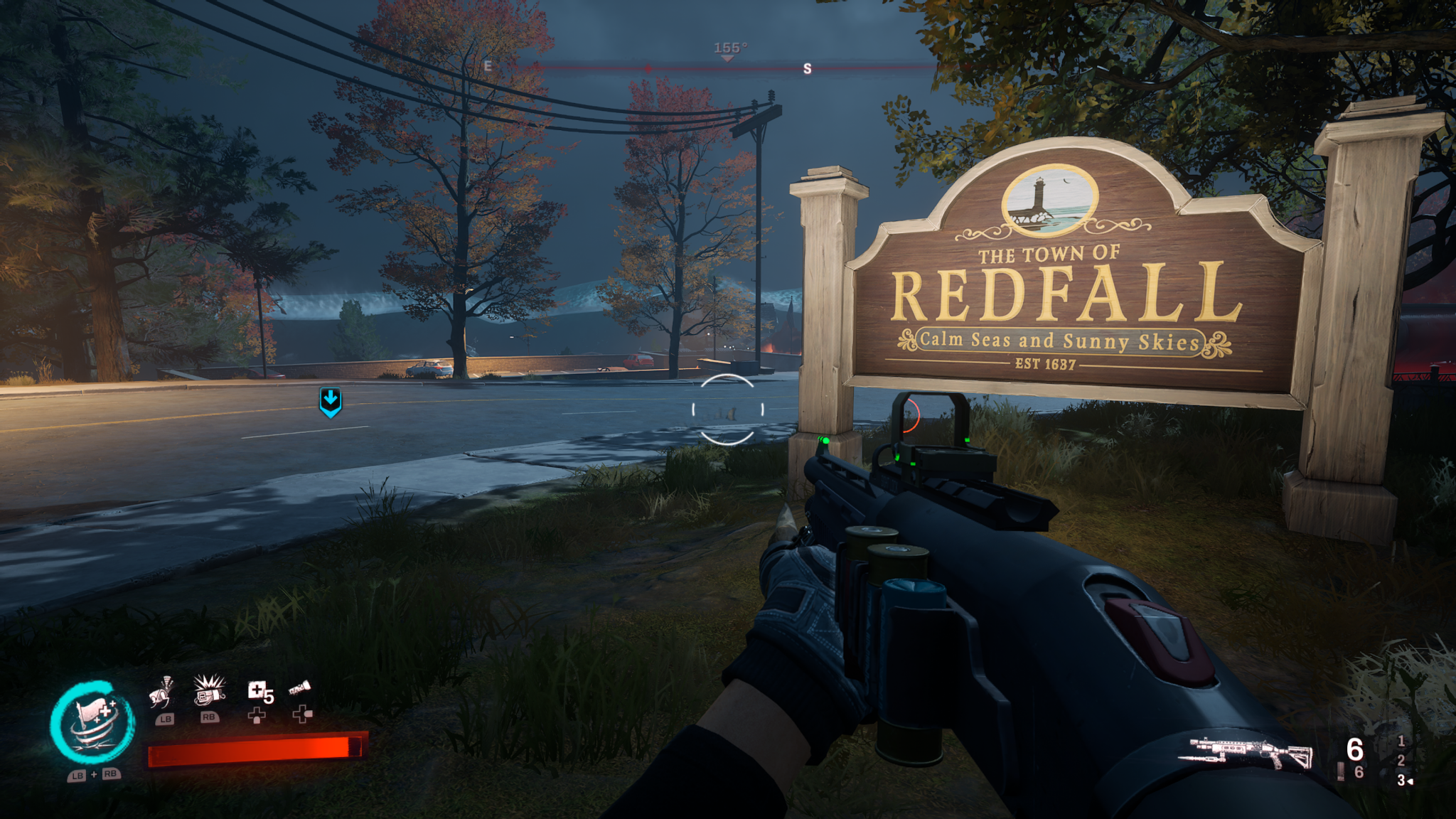This screenshot has height=819, width=1456.
Task: Select the active weapon slot 3
Action: pyautogui.click(x=1402, y=780)
